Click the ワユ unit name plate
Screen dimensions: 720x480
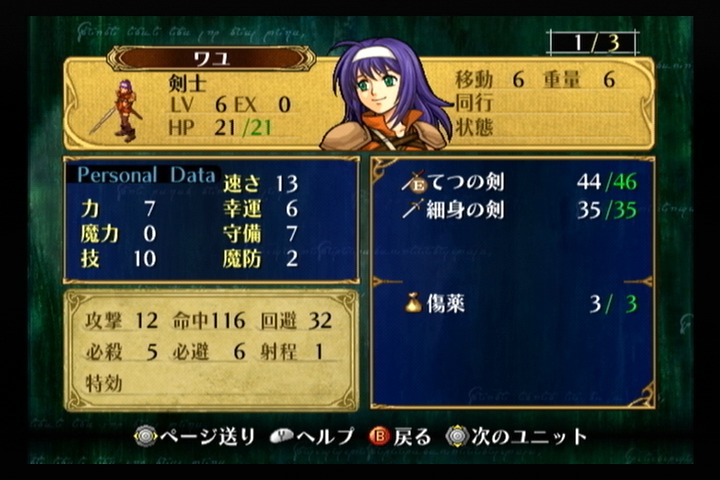211,58
